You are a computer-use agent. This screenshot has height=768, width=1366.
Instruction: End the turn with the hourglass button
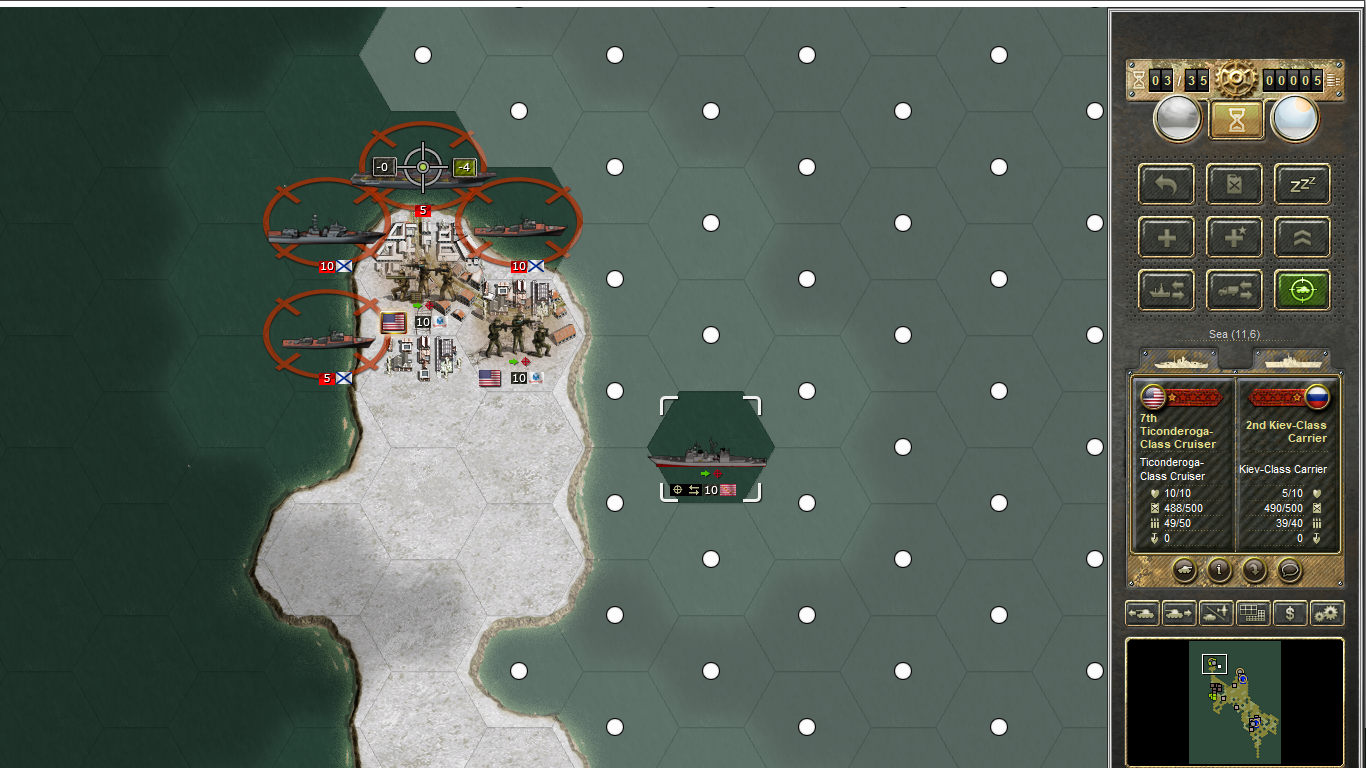[x=1236, y=120]
